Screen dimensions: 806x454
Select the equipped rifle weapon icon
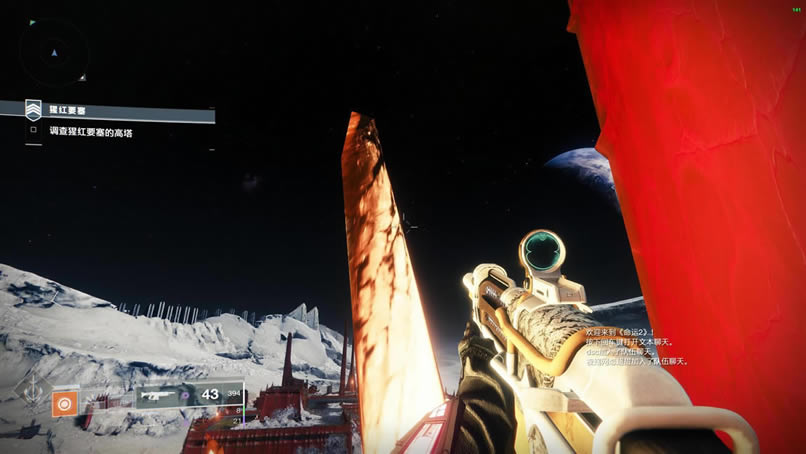(x=161, y=396)
